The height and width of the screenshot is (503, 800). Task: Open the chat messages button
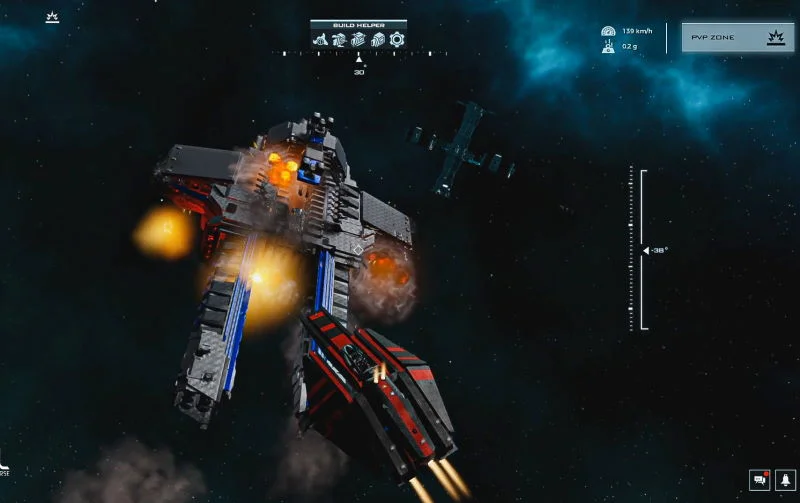pos(759,481)
